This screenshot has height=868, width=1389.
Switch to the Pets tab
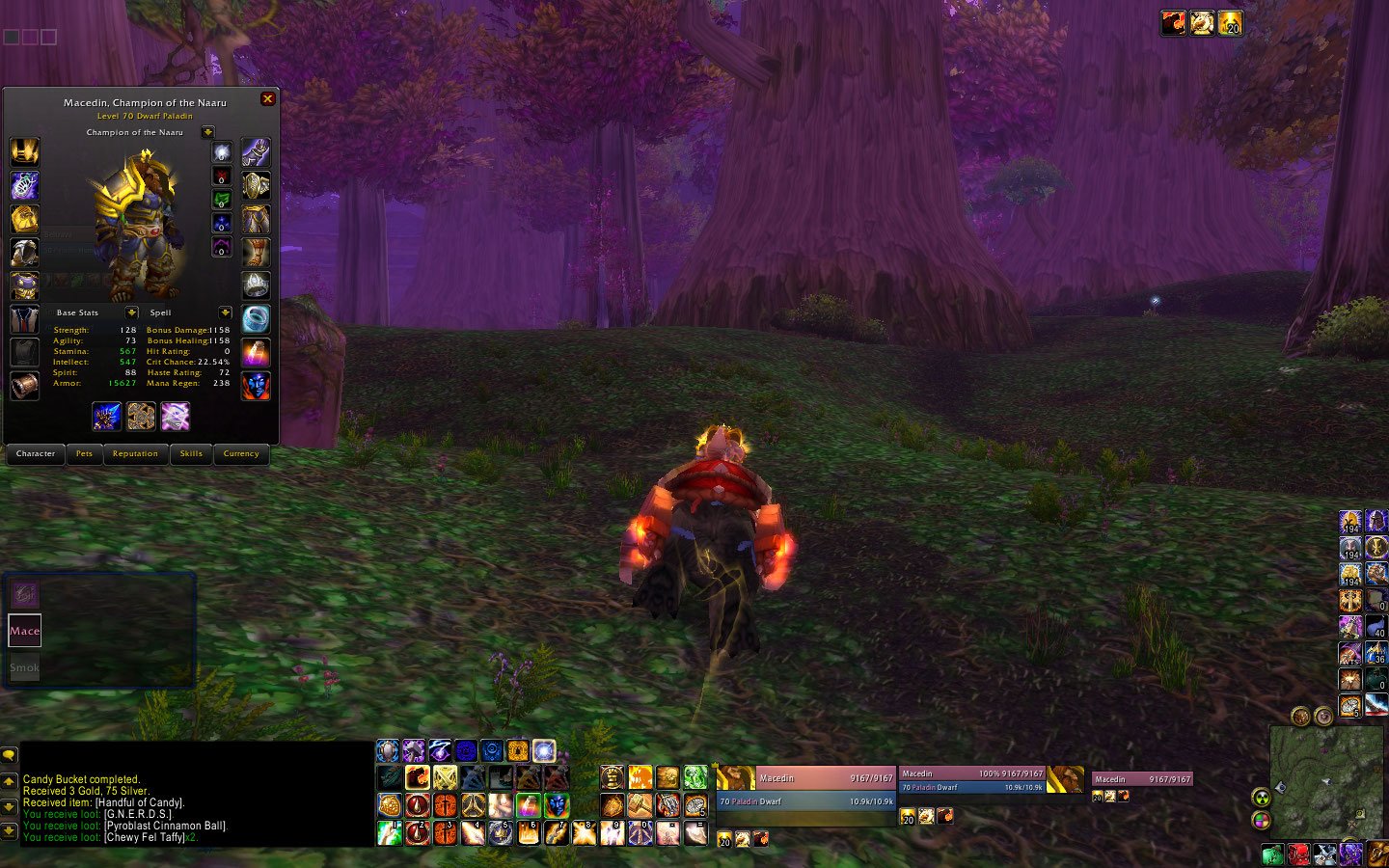[85, 453]
